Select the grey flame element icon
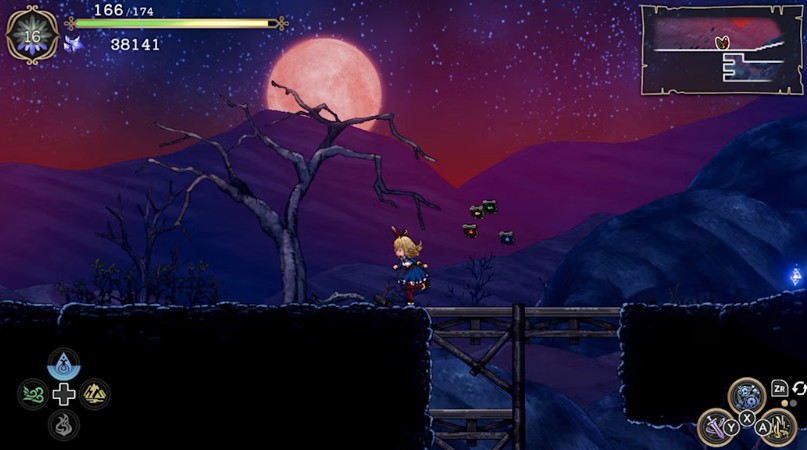Screen dimensions: 807x450 [x=64, y=425]
